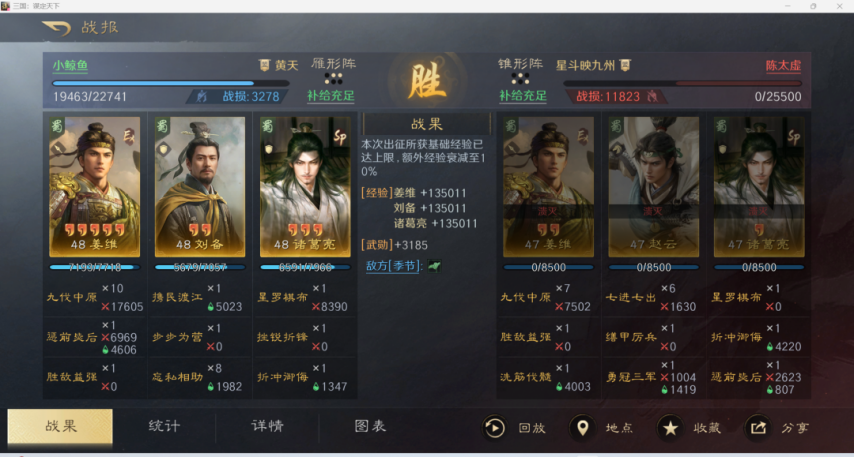Save this report with 收藏

(x=688, y=428)
